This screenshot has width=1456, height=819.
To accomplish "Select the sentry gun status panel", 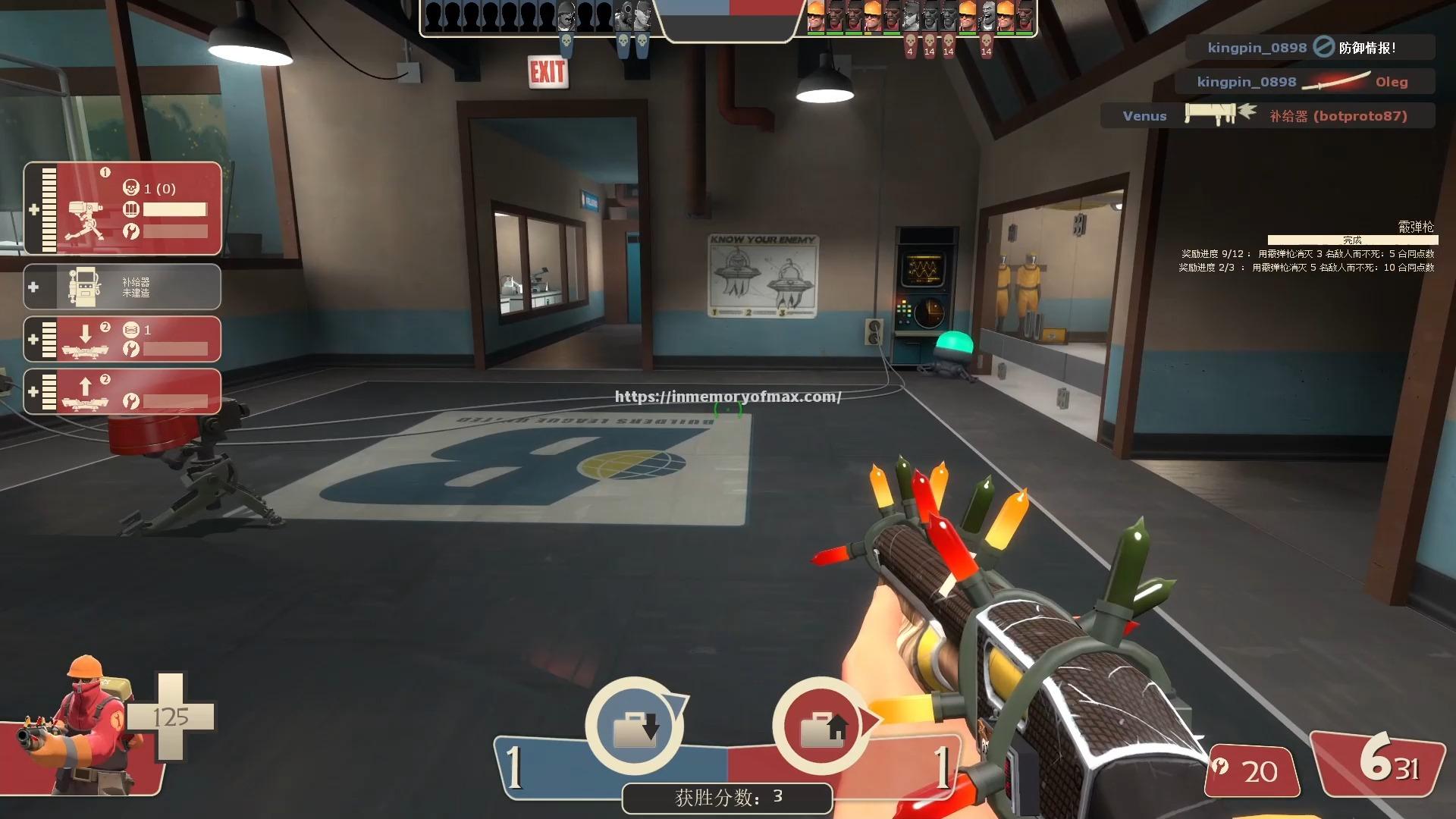I will (123, 209).
